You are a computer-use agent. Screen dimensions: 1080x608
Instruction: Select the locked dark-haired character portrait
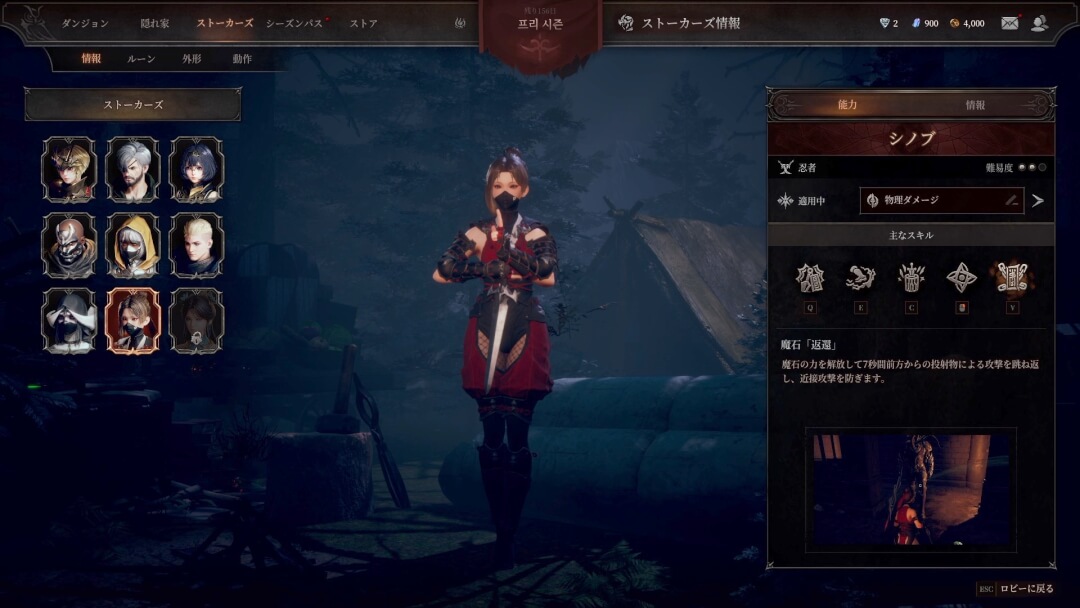pos(197,321)
